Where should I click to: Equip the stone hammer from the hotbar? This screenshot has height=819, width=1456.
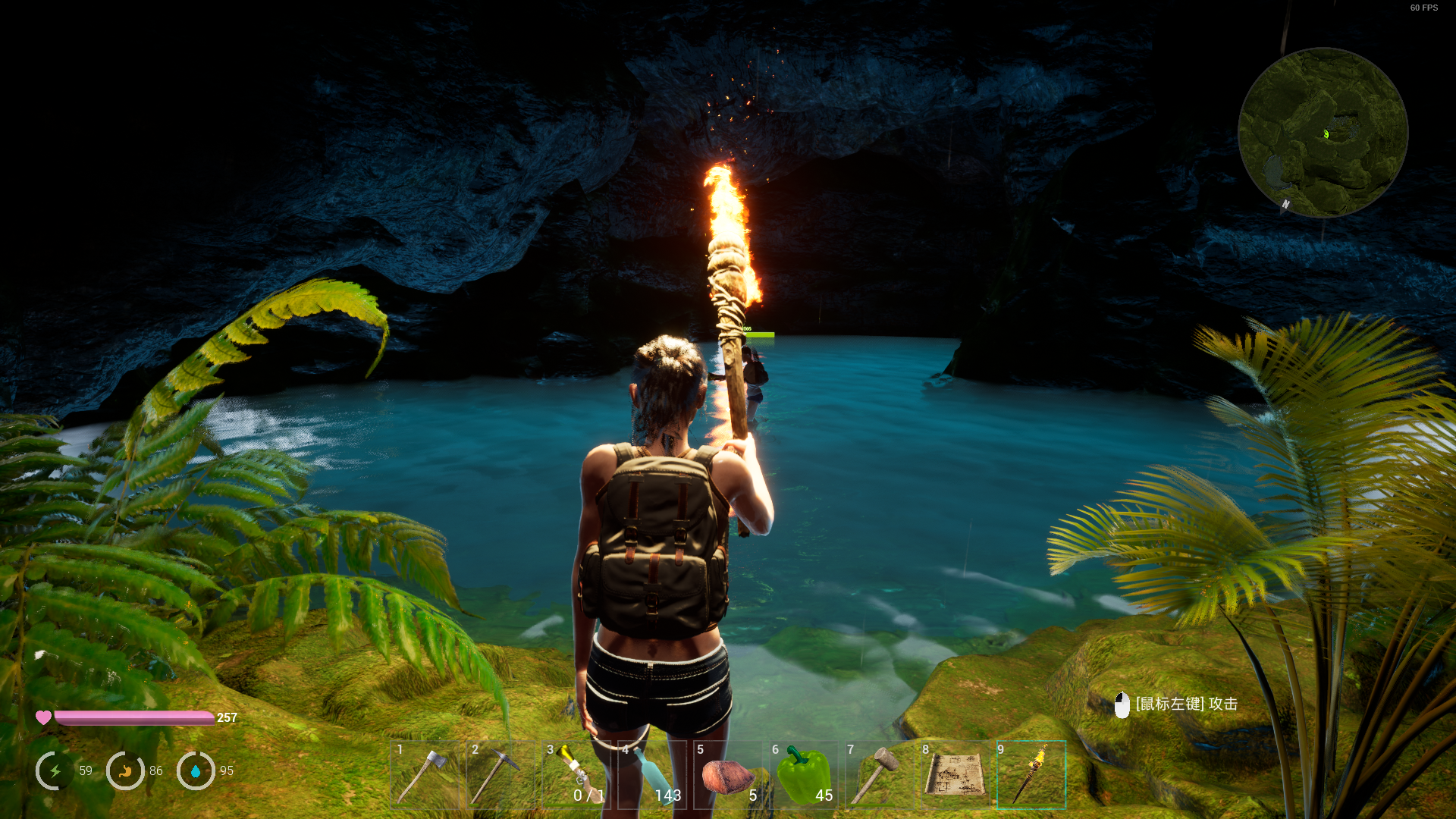pyautogui.click(x=878, y=775)
